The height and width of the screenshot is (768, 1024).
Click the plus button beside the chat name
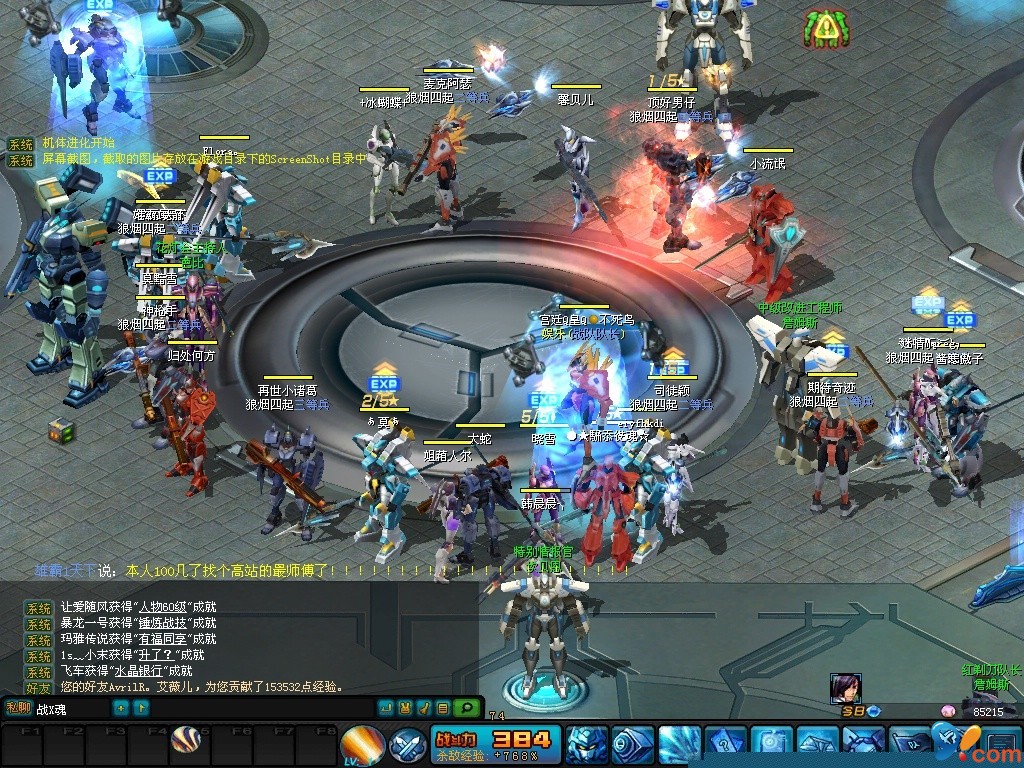click(x=120, y=708)
